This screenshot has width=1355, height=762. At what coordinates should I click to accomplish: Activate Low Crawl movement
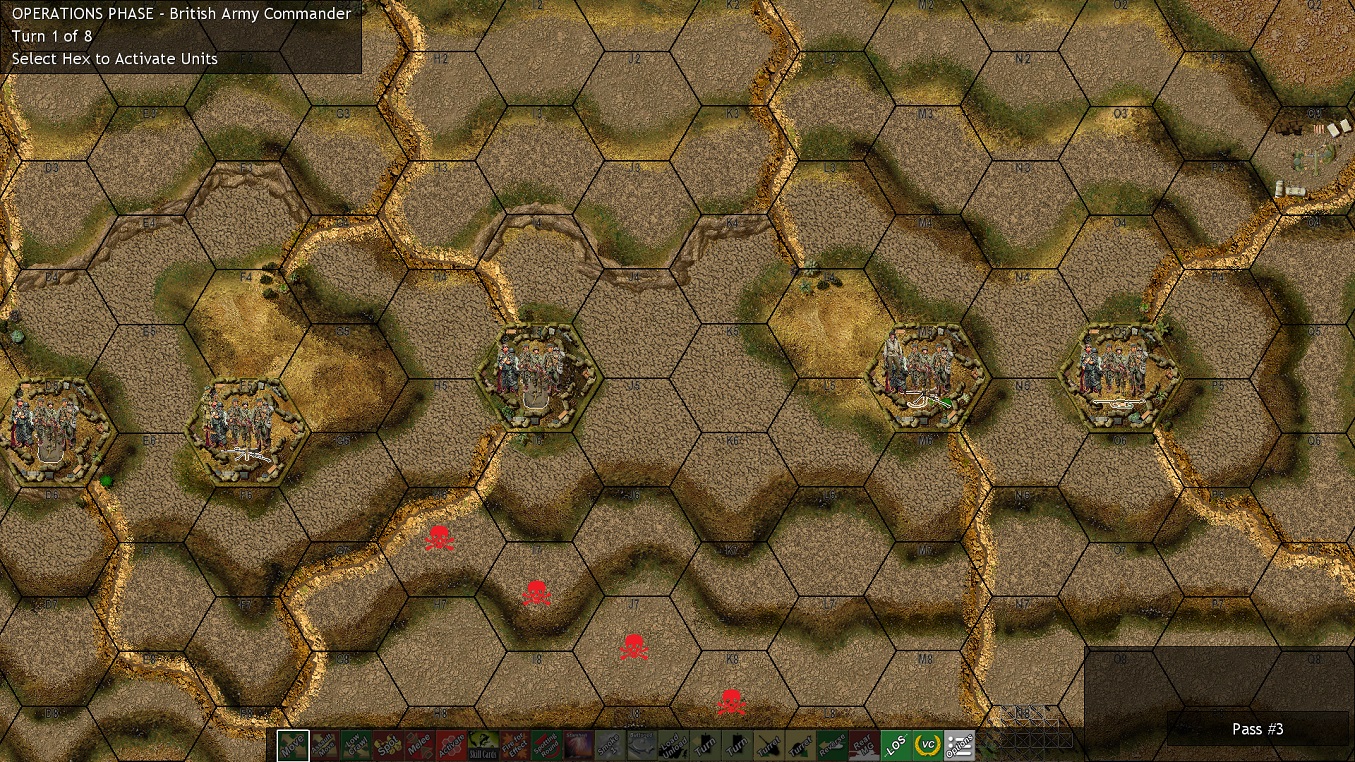coord(354,745)
